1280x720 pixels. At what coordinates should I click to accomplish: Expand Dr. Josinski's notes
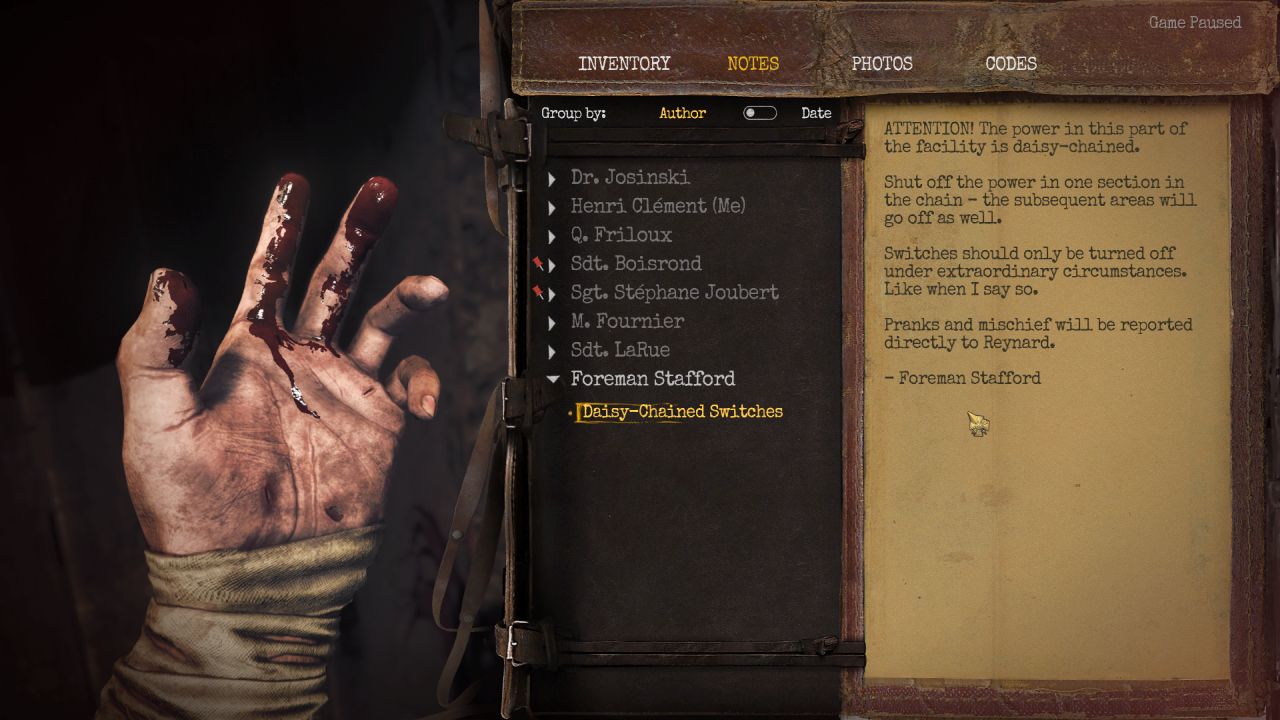pyautogui.click(x=630, y=177)
